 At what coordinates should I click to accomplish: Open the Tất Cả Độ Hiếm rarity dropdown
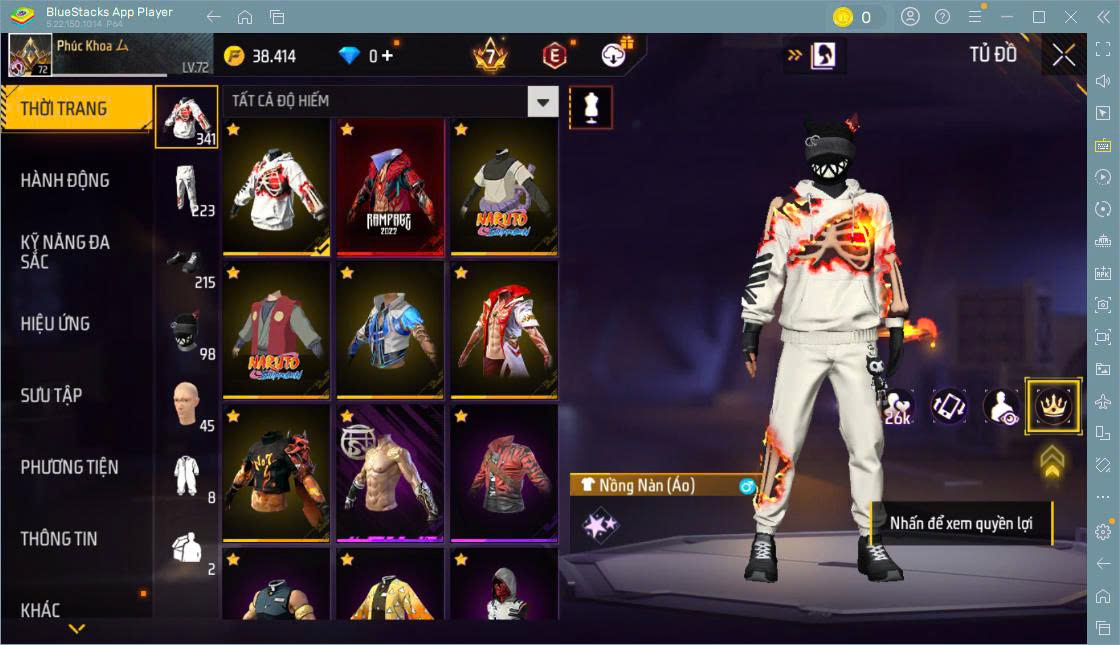542,101
